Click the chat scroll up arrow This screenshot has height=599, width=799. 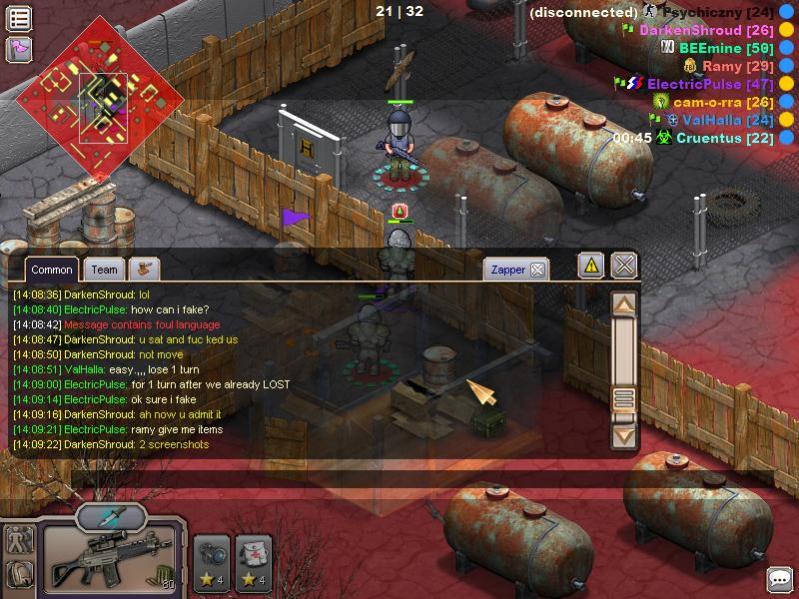click(x=624, y=304)
